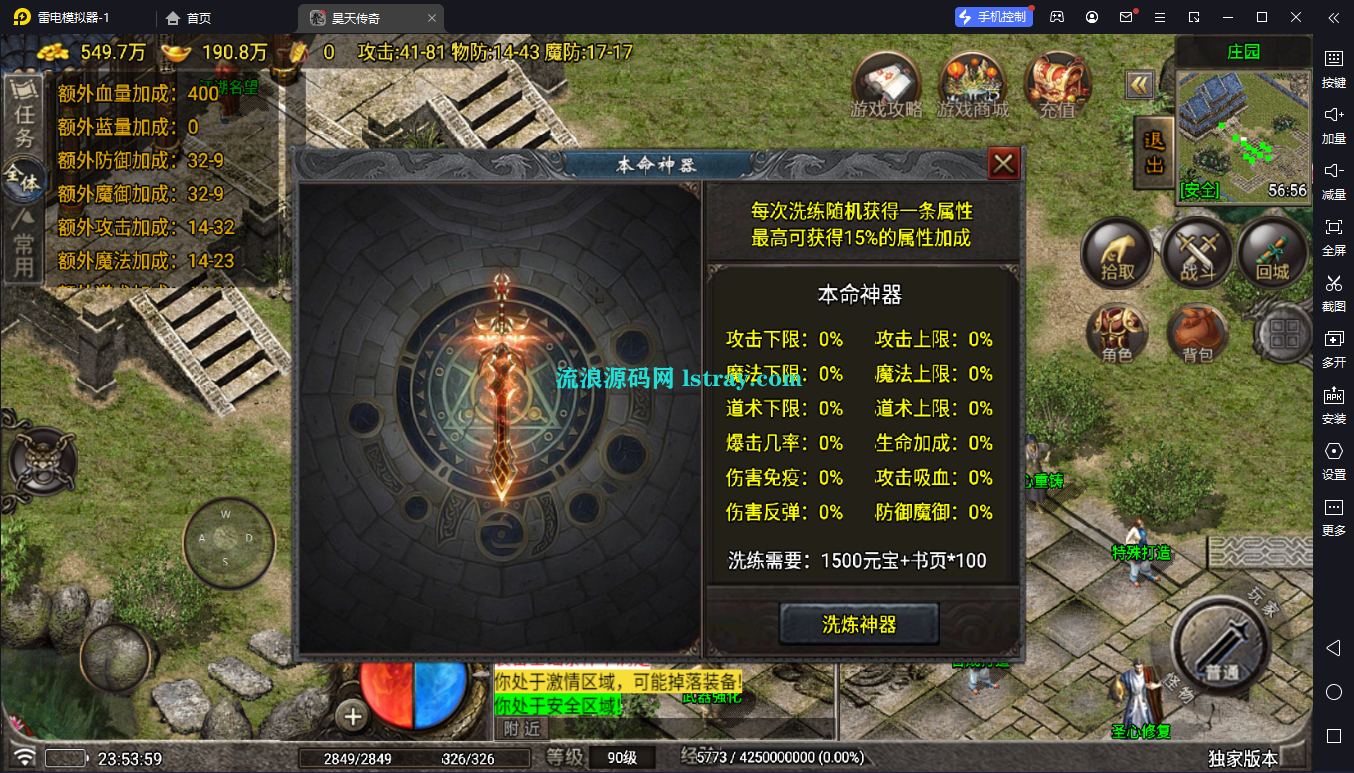
Task: Switch to the 首页 tab
Action: coord(186,16)
